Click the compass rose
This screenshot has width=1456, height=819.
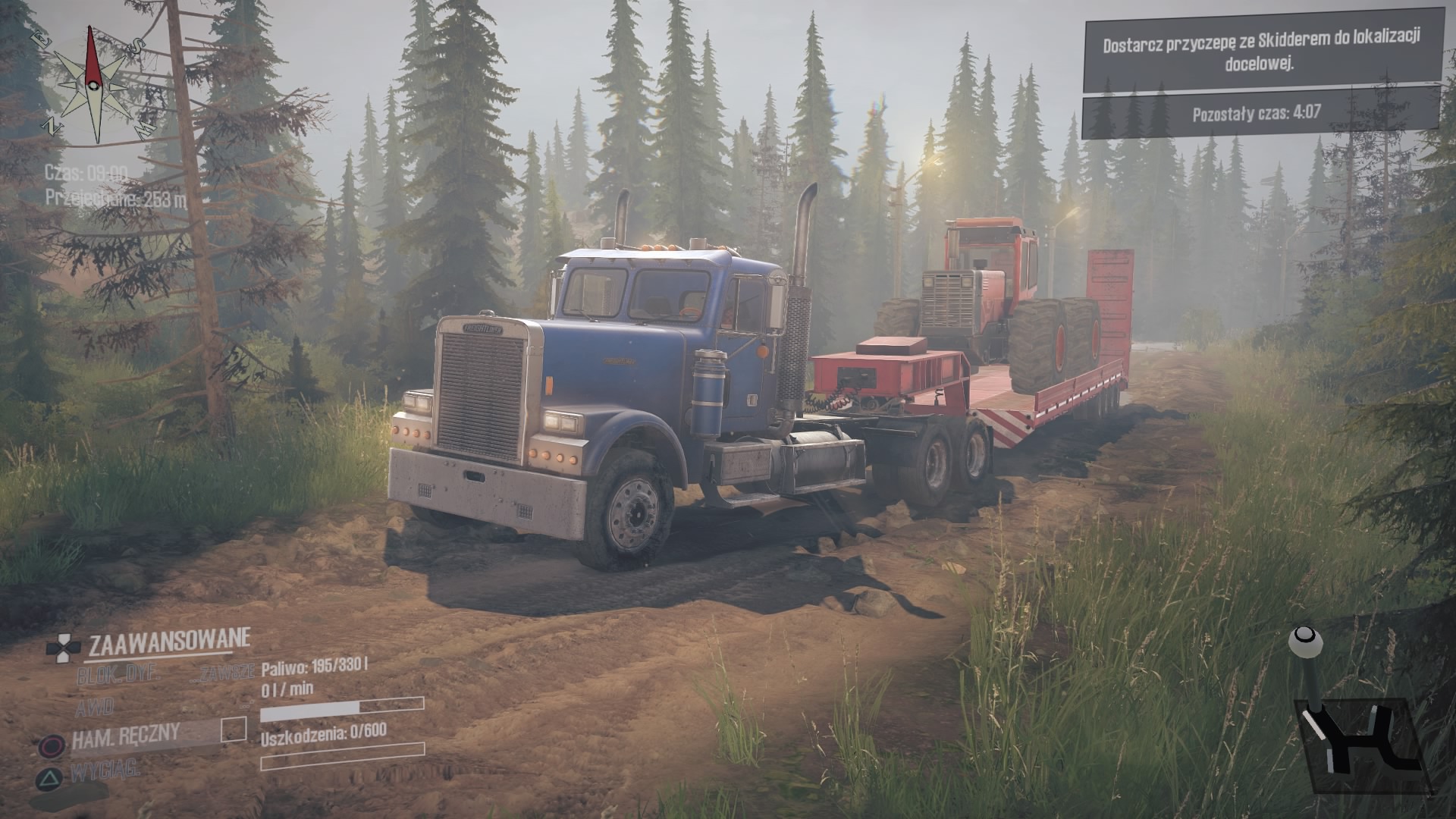coord(93,84)
